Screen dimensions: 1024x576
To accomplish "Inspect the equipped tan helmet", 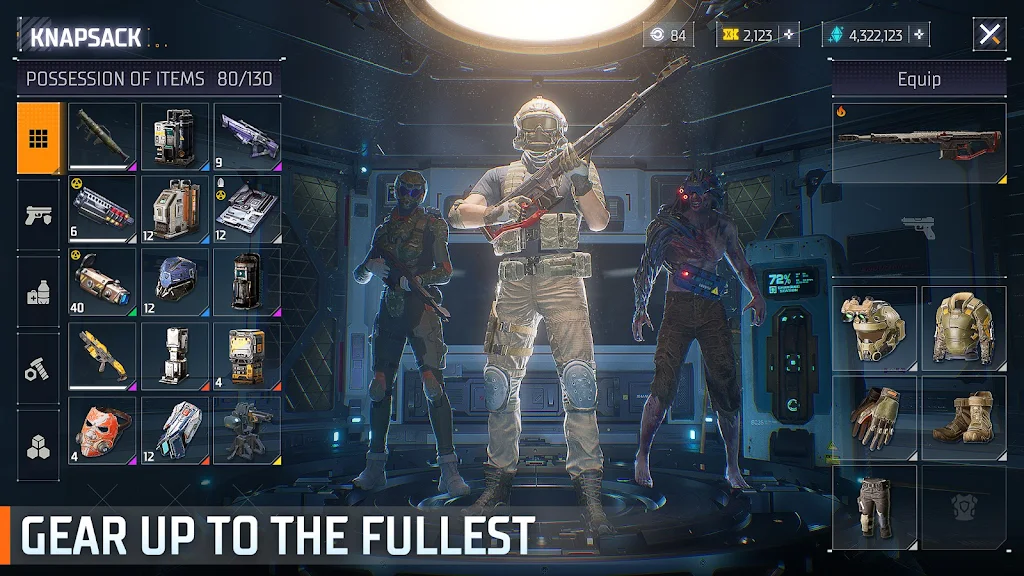I will click(x=874, y=328).
